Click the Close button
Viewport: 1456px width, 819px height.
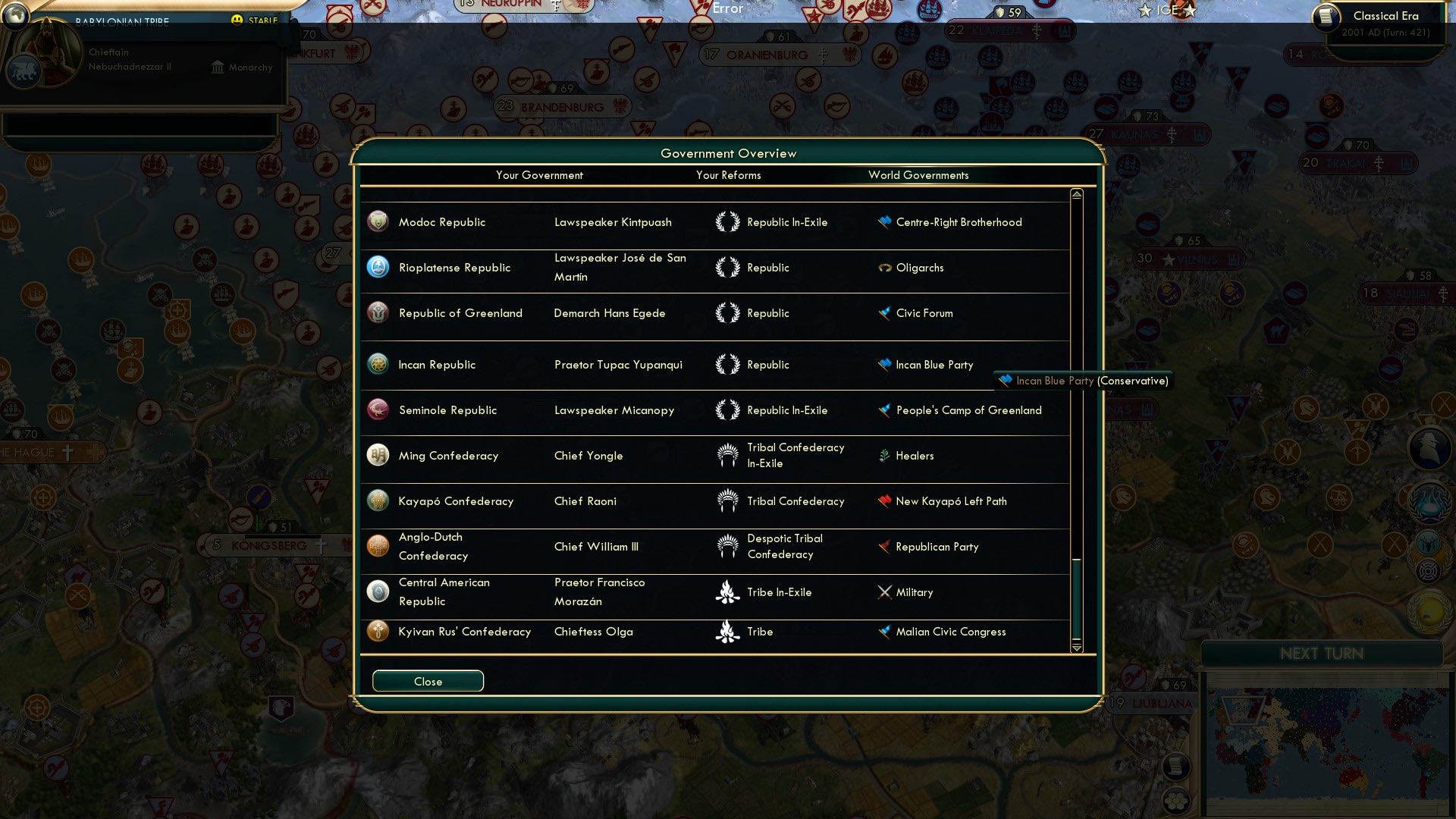click(x=427, y=680)
